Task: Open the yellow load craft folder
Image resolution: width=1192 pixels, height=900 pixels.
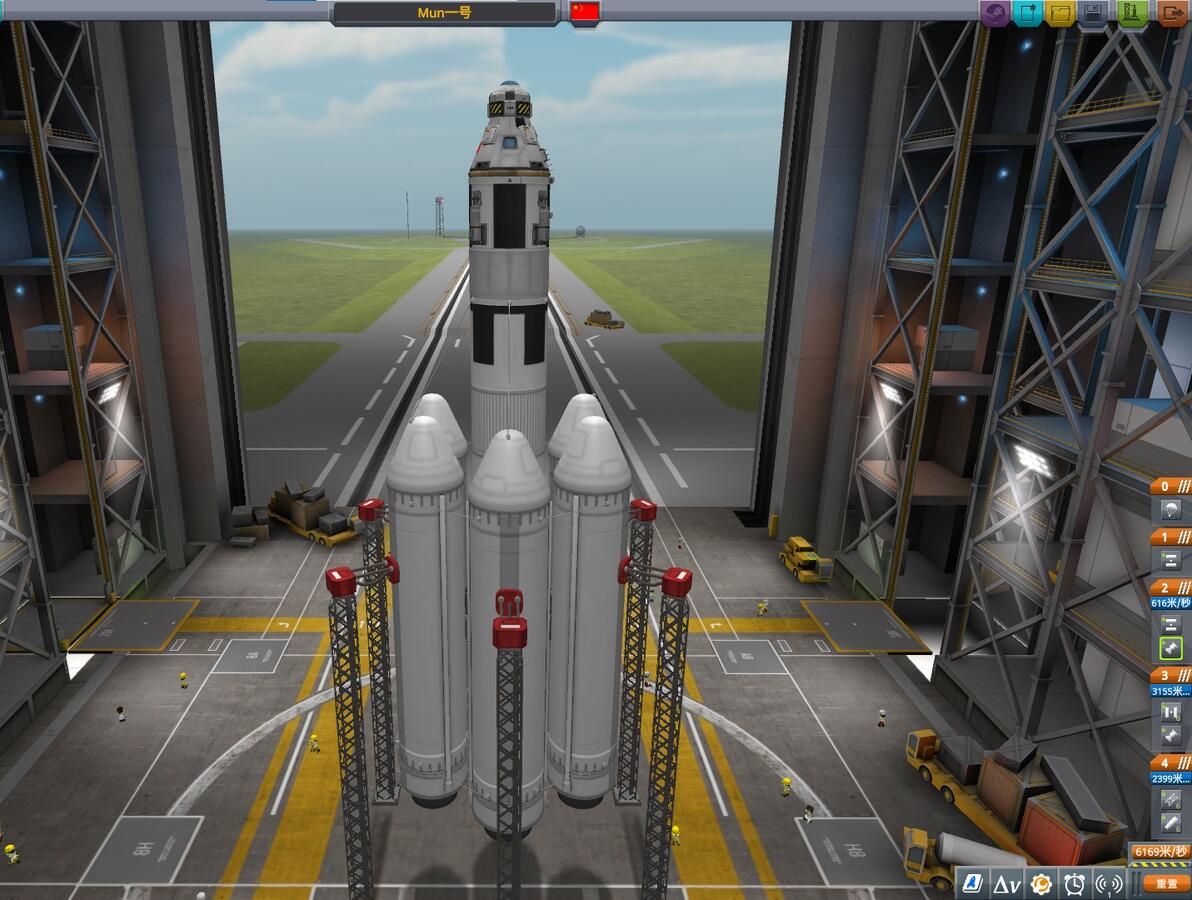Action: pyautogui.click(x=1061, y=14)
